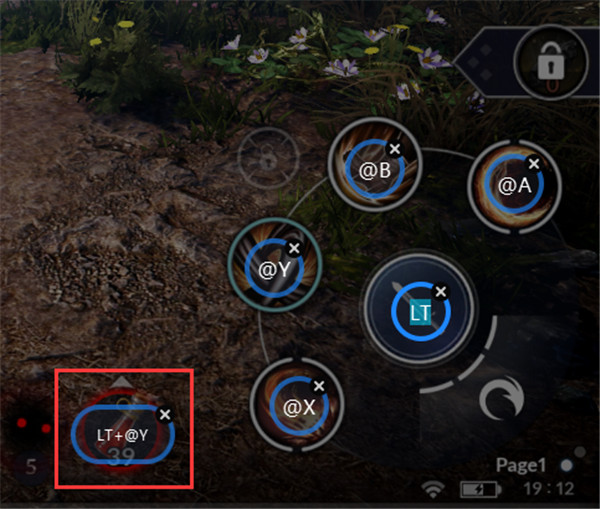Image resolution: width=600 pixels, height=509 pixels.
Task: Select the central LT mapping button
Action: [x=418, y=313]
